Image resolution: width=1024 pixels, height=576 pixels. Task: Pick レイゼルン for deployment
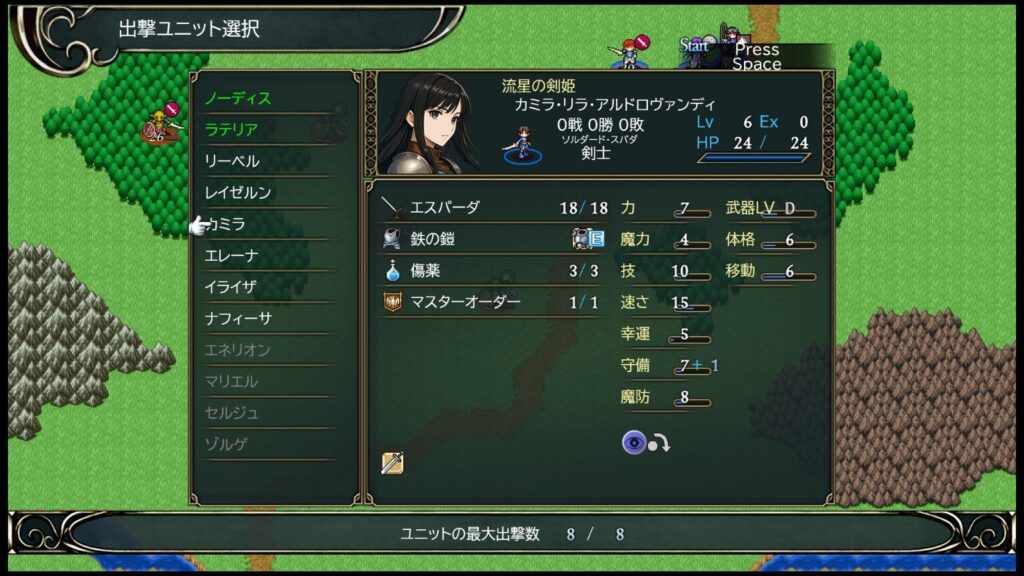point(238,192)
